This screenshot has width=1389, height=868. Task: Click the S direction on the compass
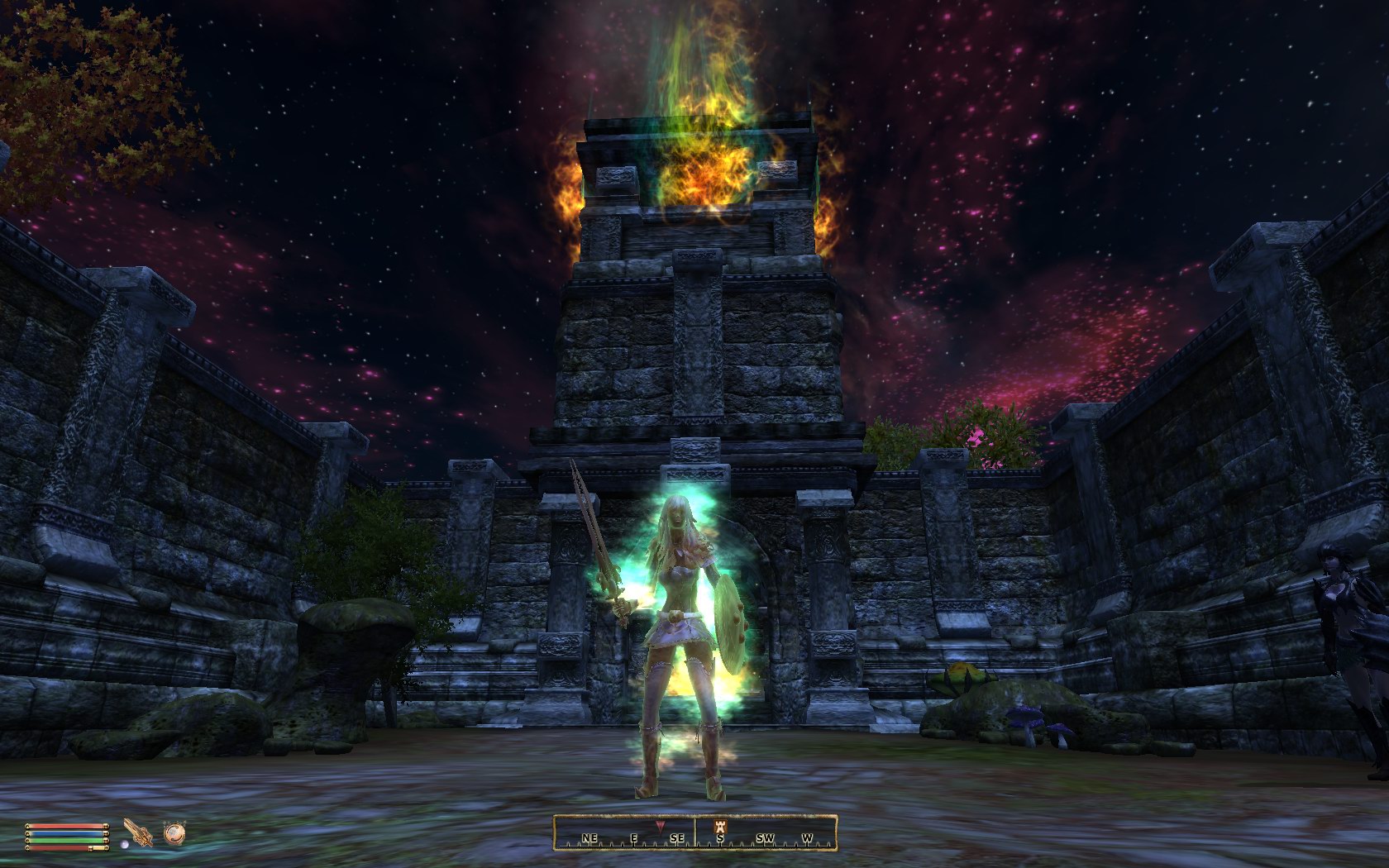(x=720, y=837)
